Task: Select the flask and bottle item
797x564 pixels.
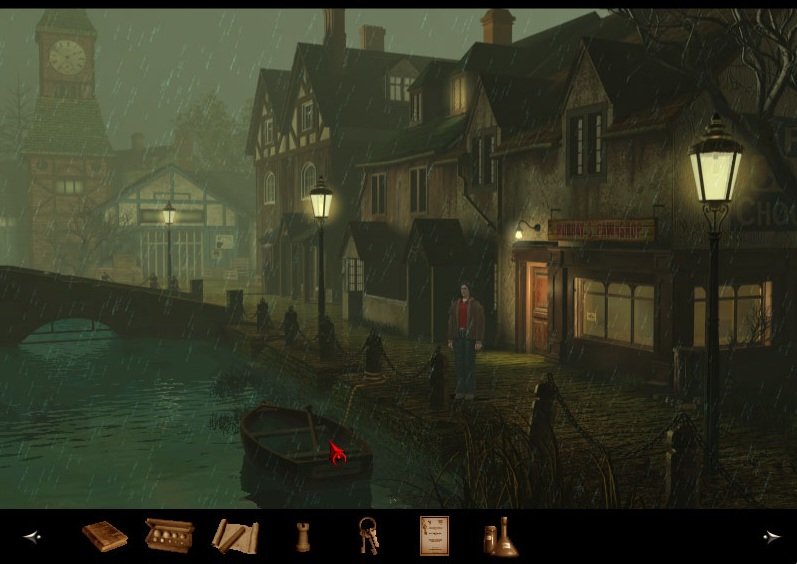Action: [500, 537]
